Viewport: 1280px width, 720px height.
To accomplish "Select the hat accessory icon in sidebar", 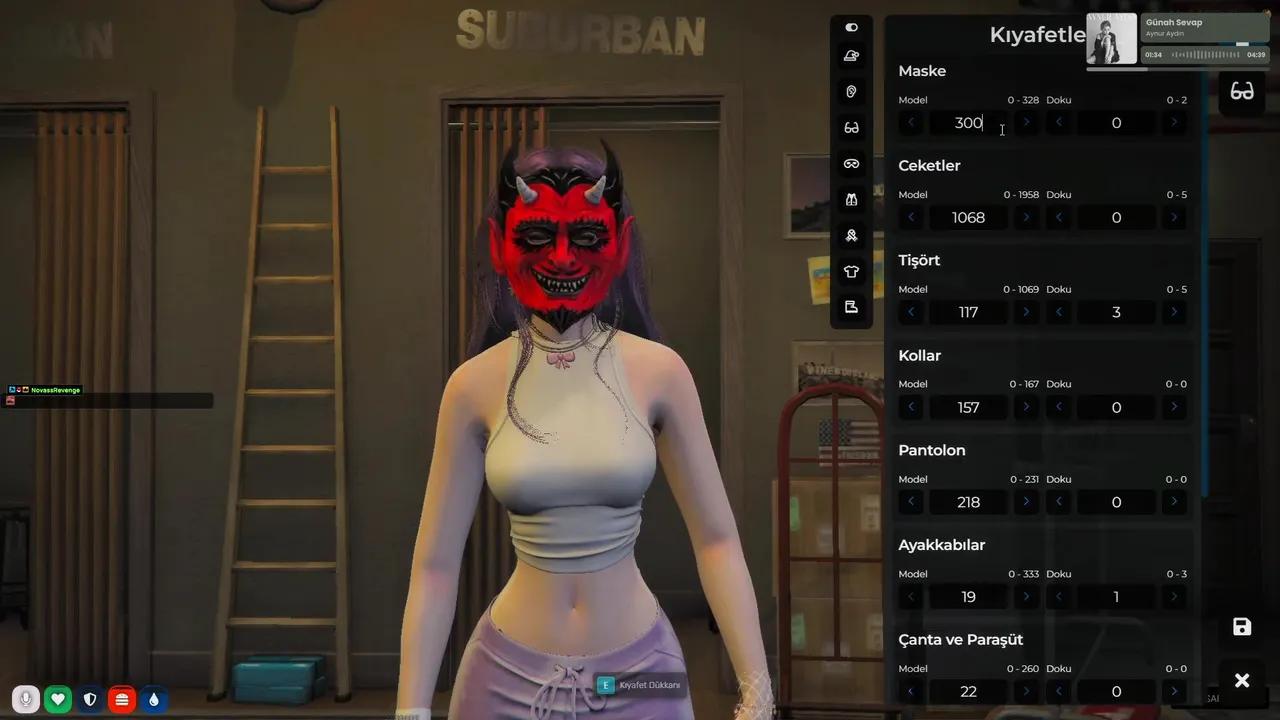I will pos(851,56).
